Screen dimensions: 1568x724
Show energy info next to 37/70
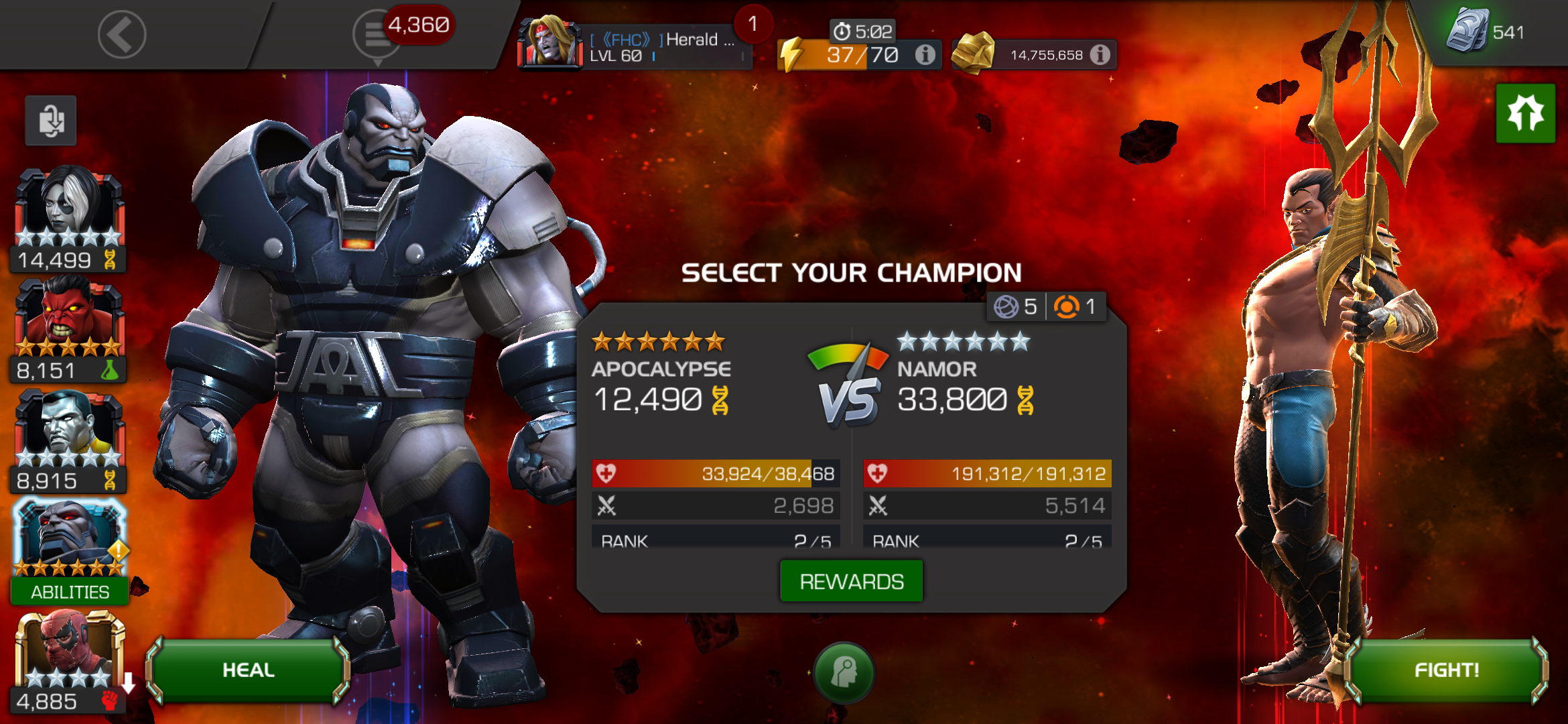[925, 55]
